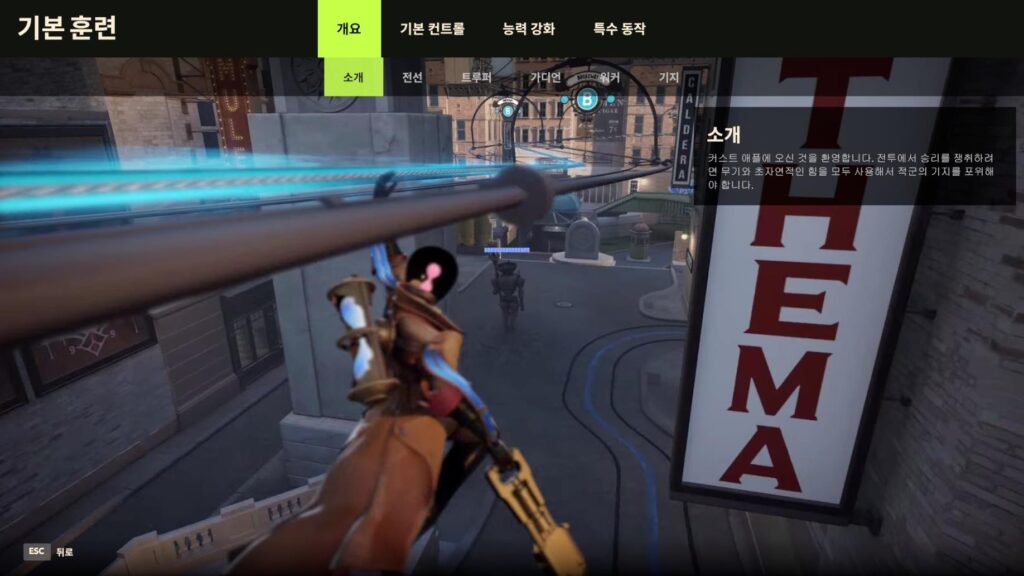
Task: Switch to the 기본 컨트롤 tab
Action: (x=432, y=29)
